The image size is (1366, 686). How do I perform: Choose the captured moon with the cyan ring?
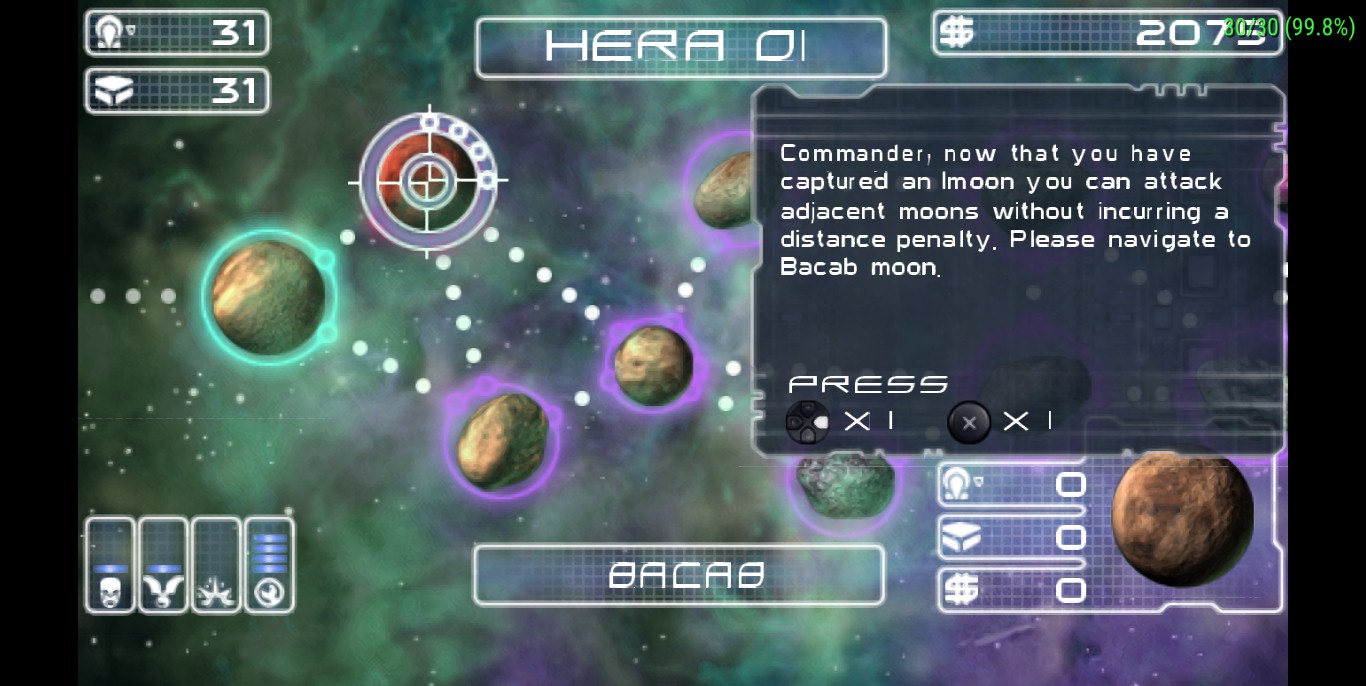[268, 297]
